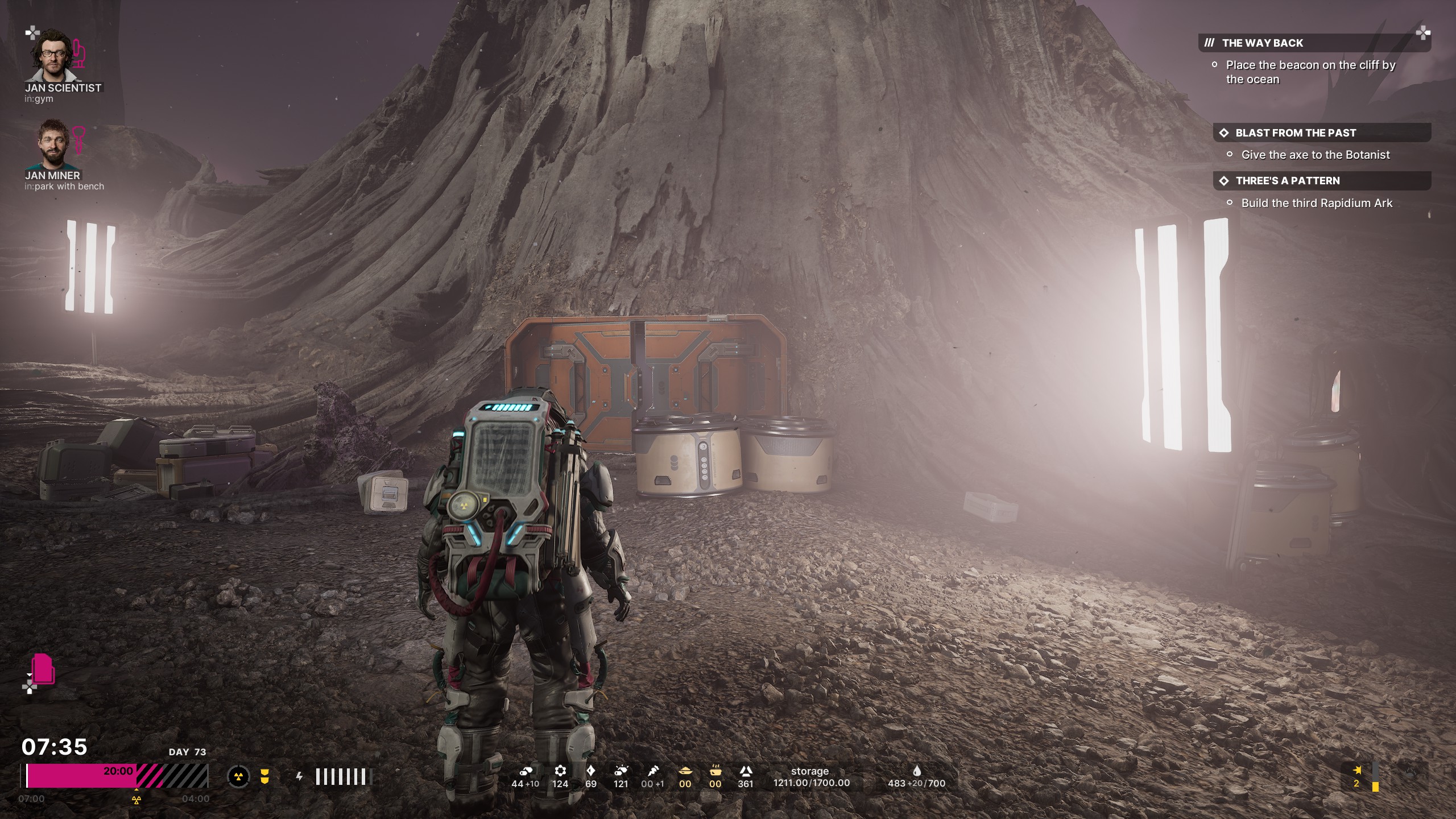Open The Way Back main objective
This screenshot has width=1456, height=819.
pos(1261,43)
